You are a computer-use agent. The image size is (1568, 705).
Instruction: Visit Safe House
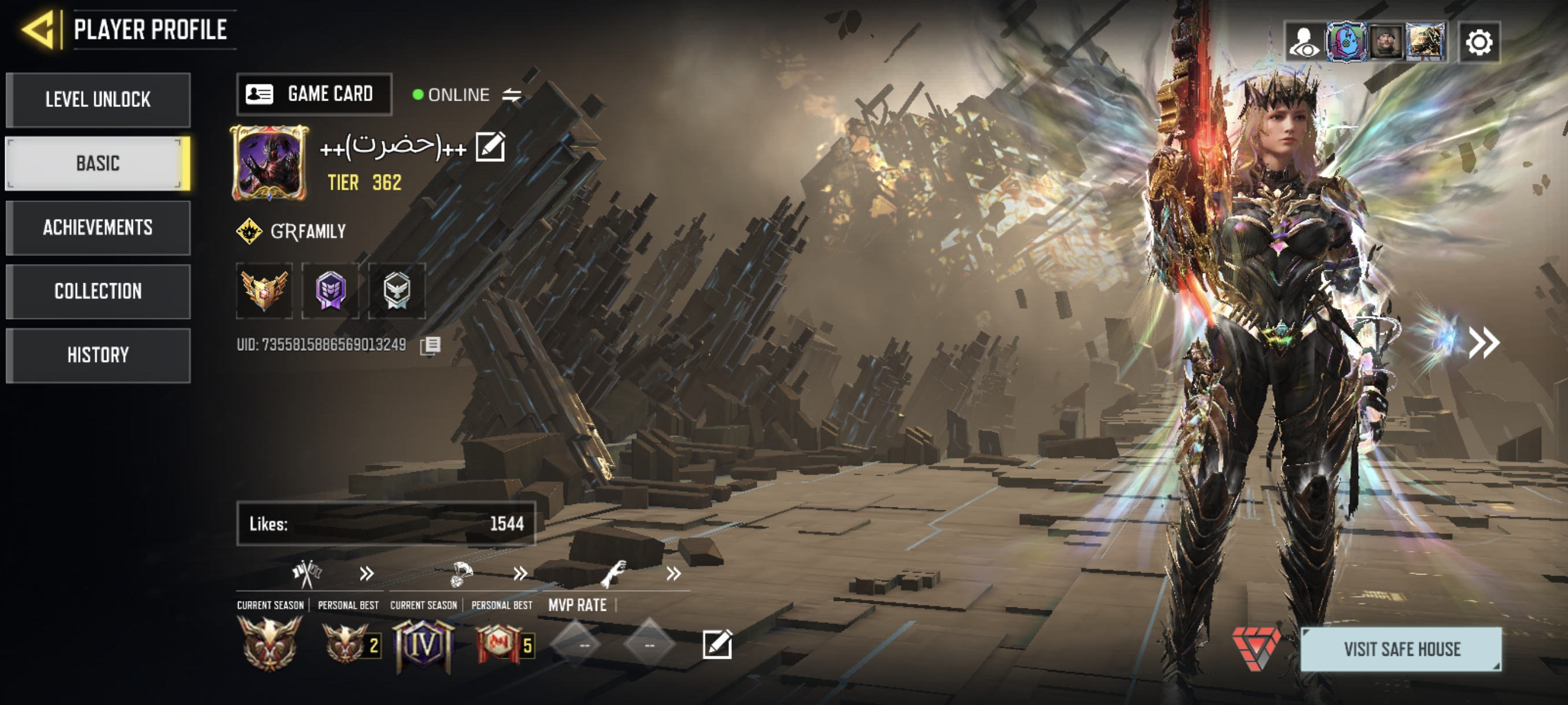pos(1401,649)
